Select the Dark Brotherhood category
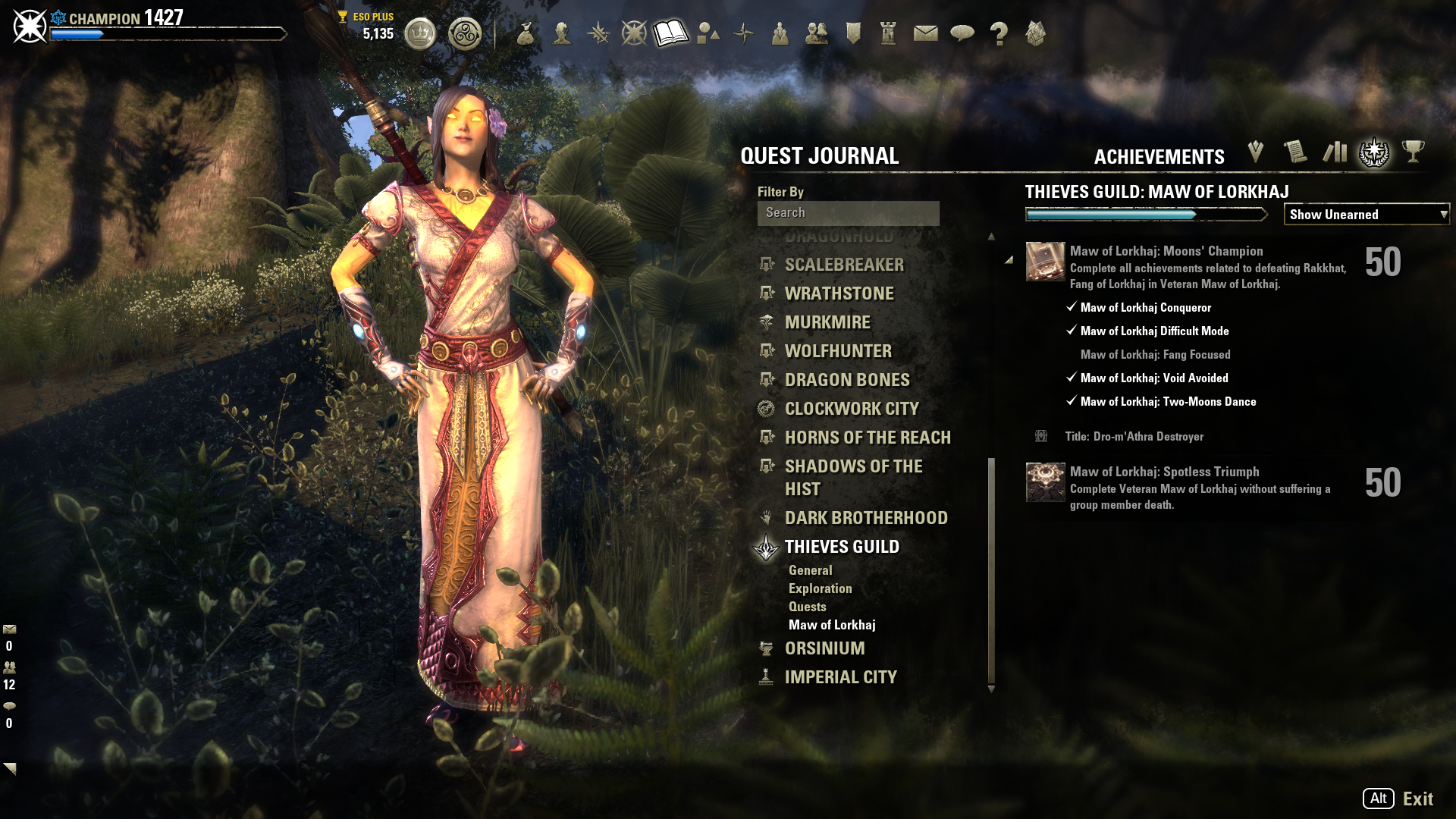The height and width of the screenshot is (819, 1456). click(x=866, y=518)
